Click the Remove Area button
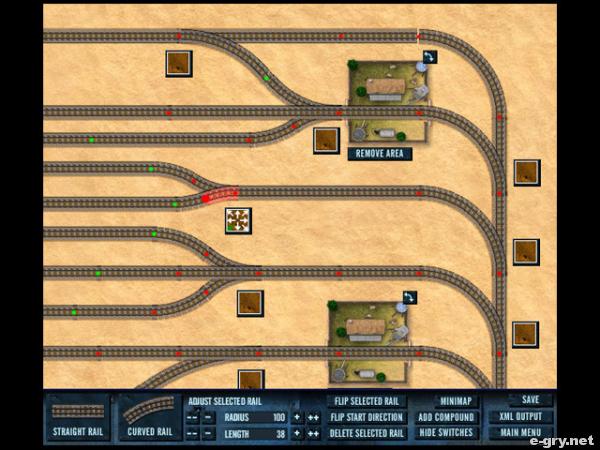This screenshot has width=600, height=450. coord(380,154)
